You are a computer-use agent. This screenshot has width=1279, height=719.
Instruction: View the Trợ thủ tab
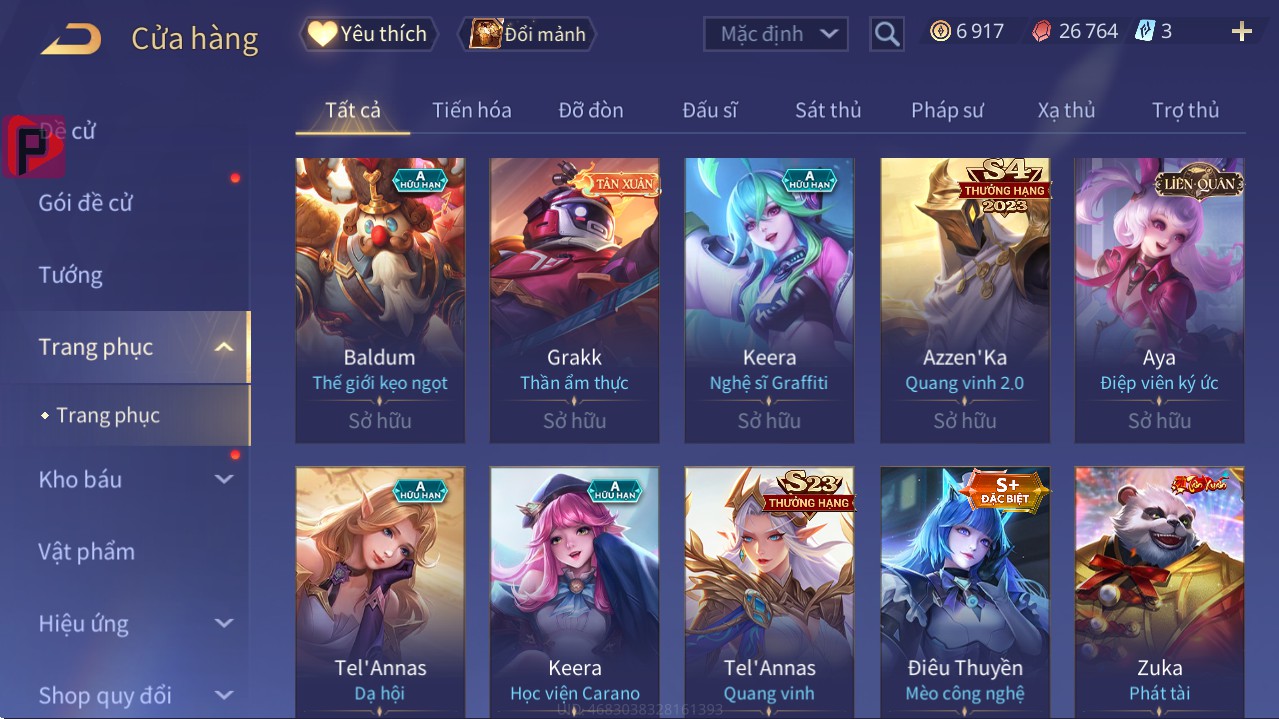tap(1185, 110)
